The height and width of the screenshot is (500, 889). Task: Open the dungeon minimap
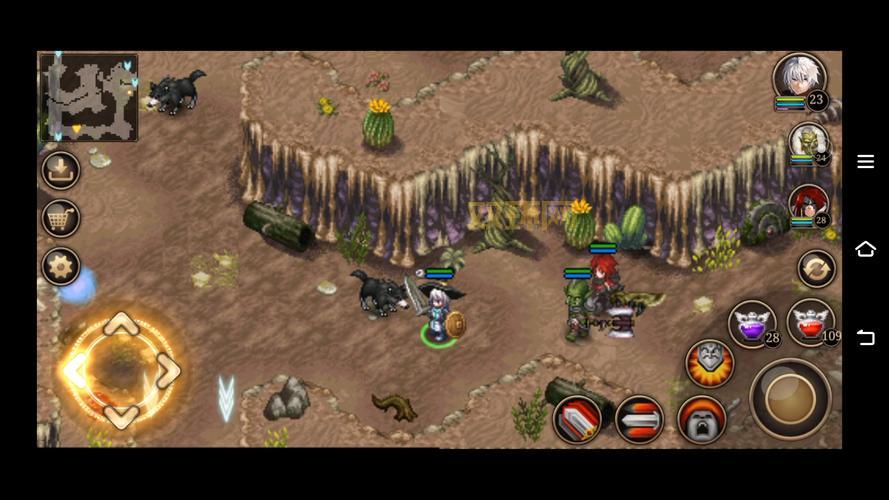(89, 97)
